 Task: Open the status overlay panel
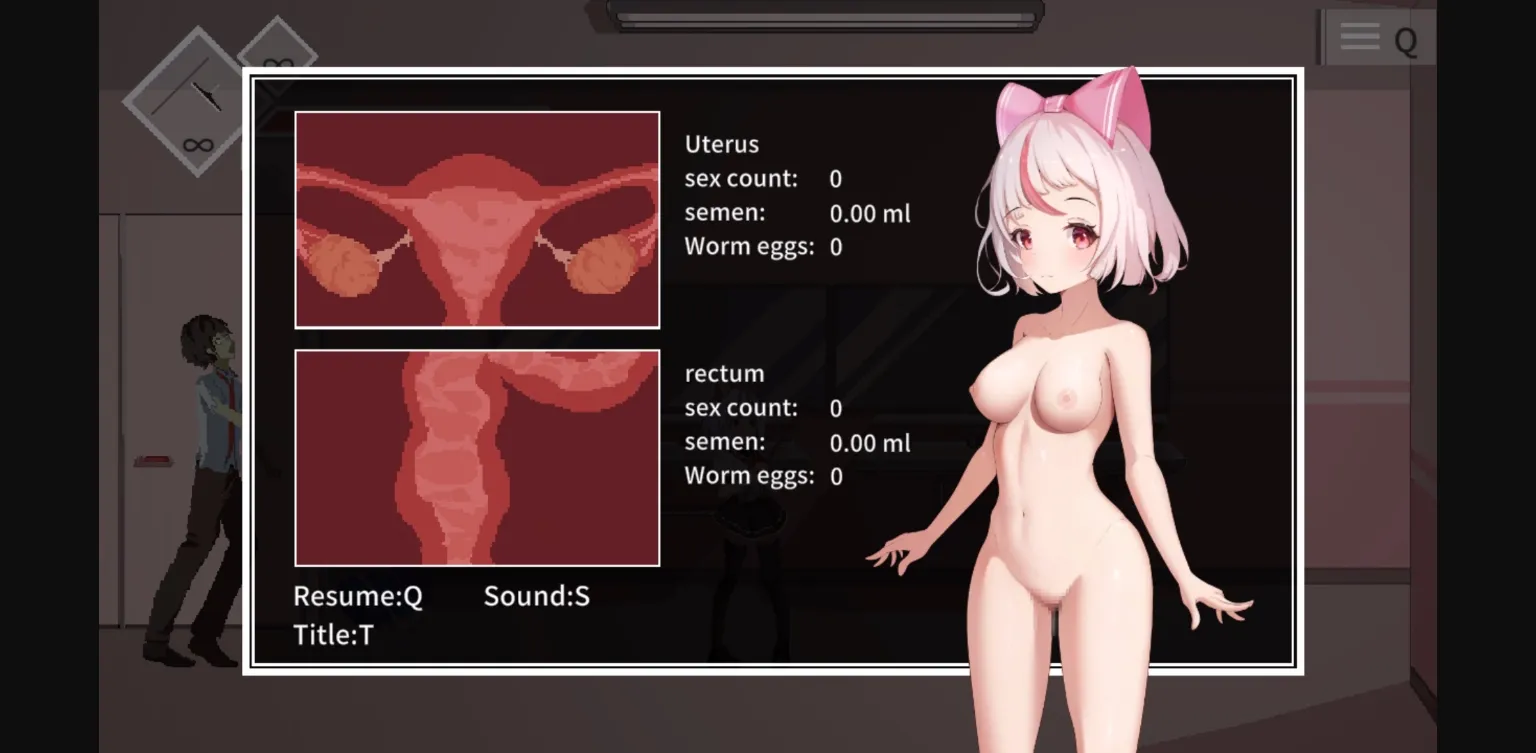(x=771, y=371)
